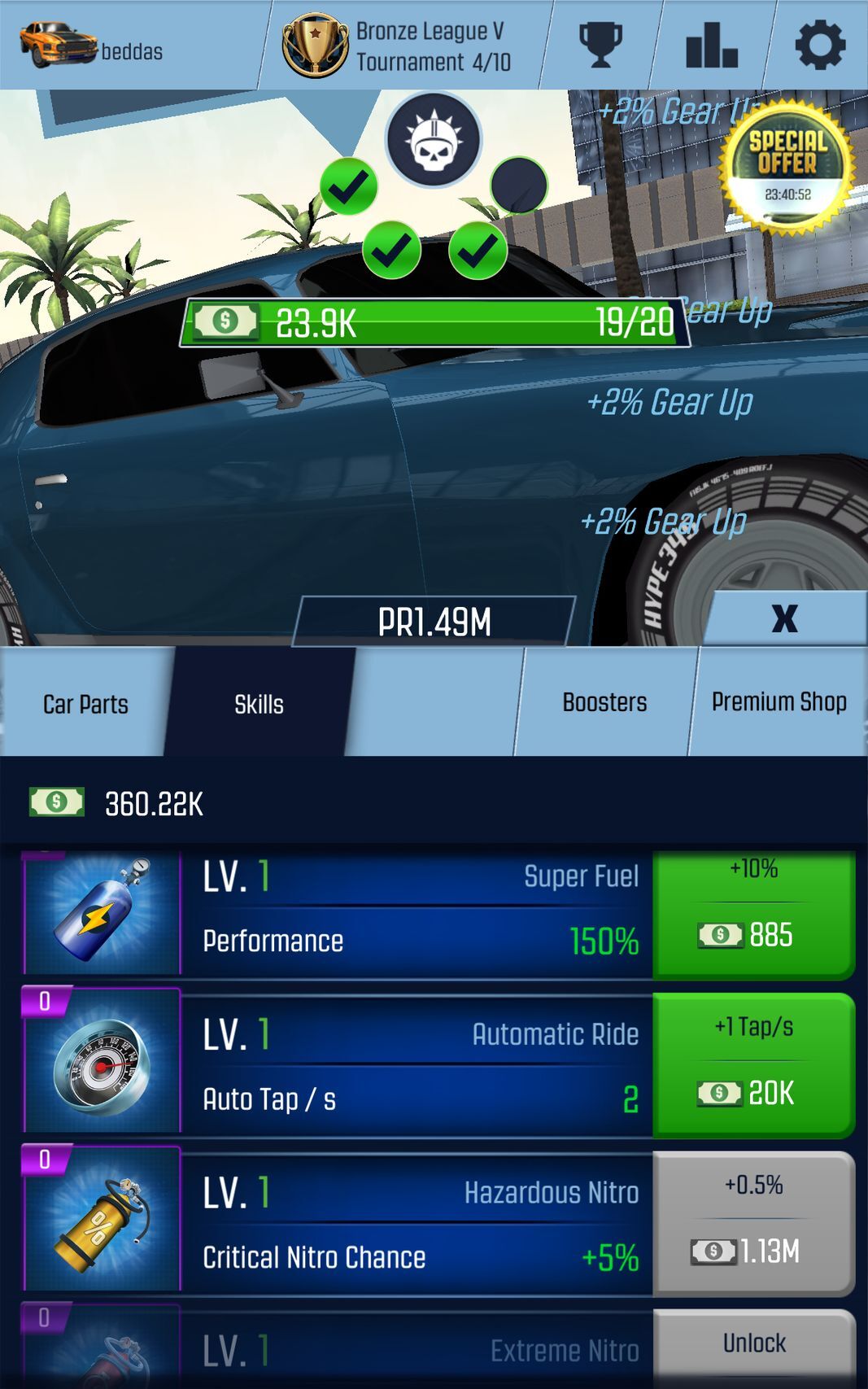Open the trophy achievements icon
Screen dimensions: 868x1389
click(x=600, y=45)
